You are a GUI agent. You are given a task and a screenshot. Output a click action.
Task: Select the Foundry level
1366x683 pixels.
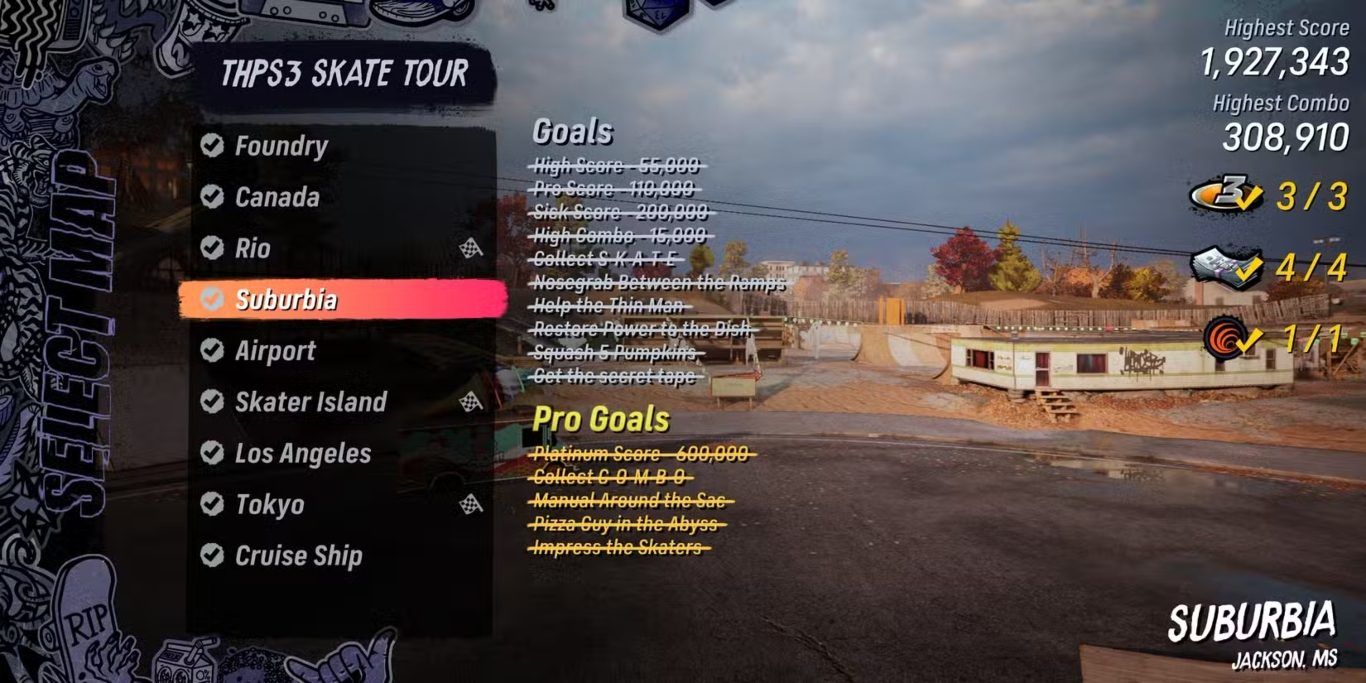click(280, 146)
